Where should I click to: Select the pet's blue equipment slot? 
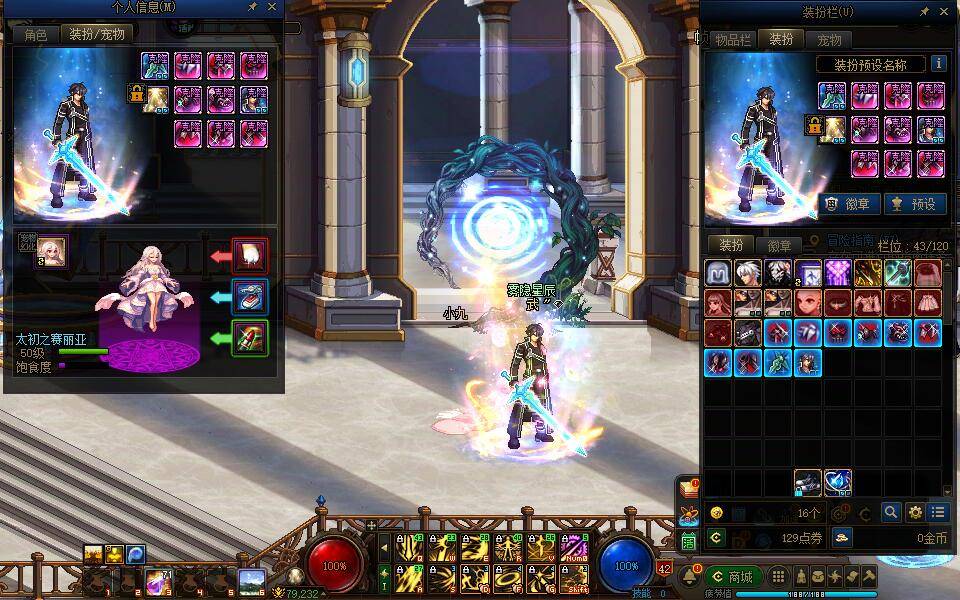(250, 297)
